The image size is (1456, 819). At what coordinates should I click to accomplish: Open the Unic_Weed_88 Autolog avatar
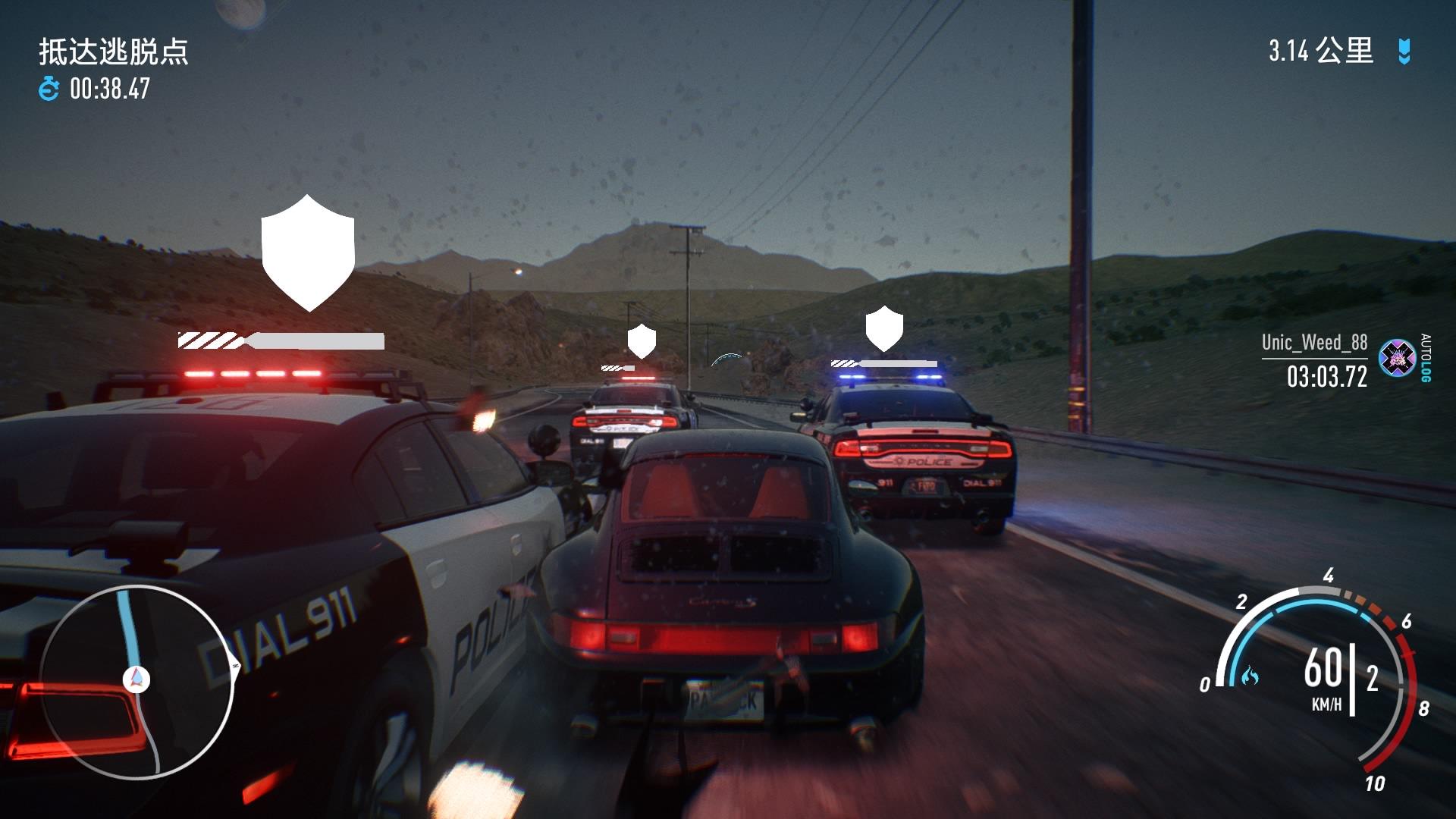1397,358
